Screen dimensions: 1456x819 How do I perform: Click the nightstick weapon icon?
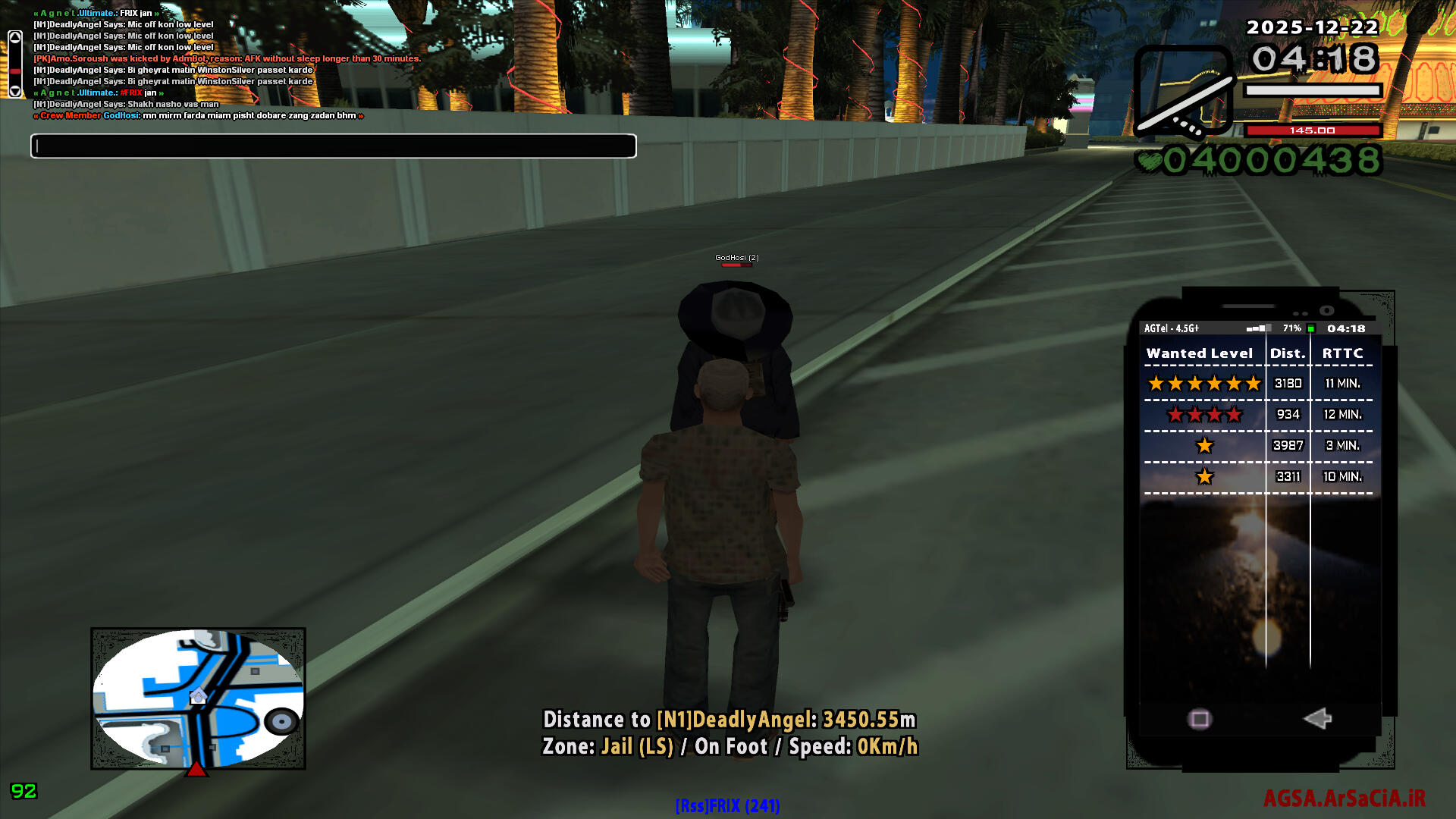1183,91
